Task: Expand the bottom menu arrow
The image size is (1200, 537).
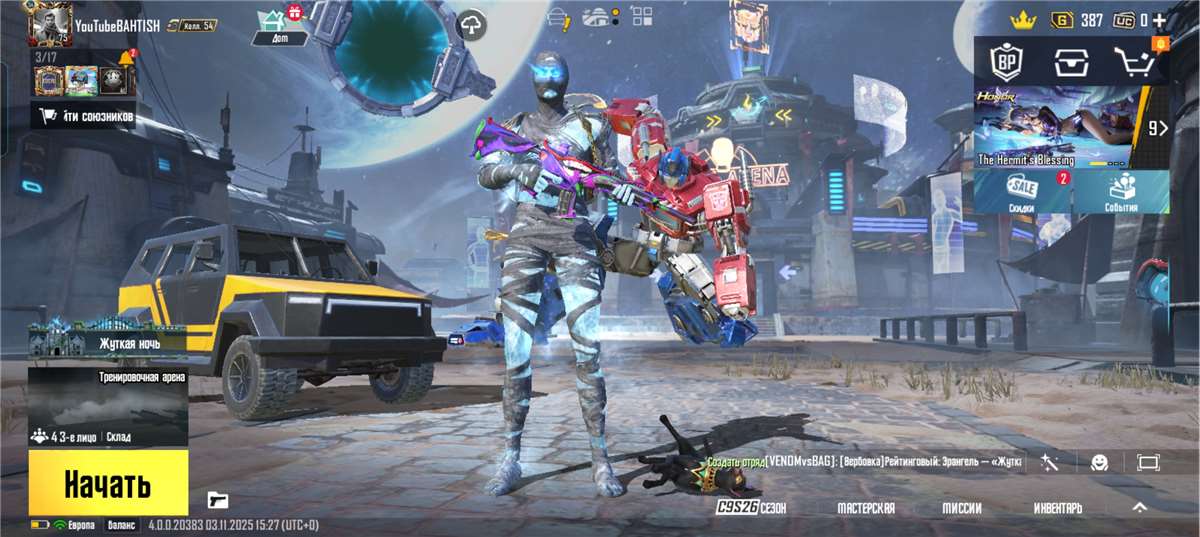Action: click(x=1139, y=508)
